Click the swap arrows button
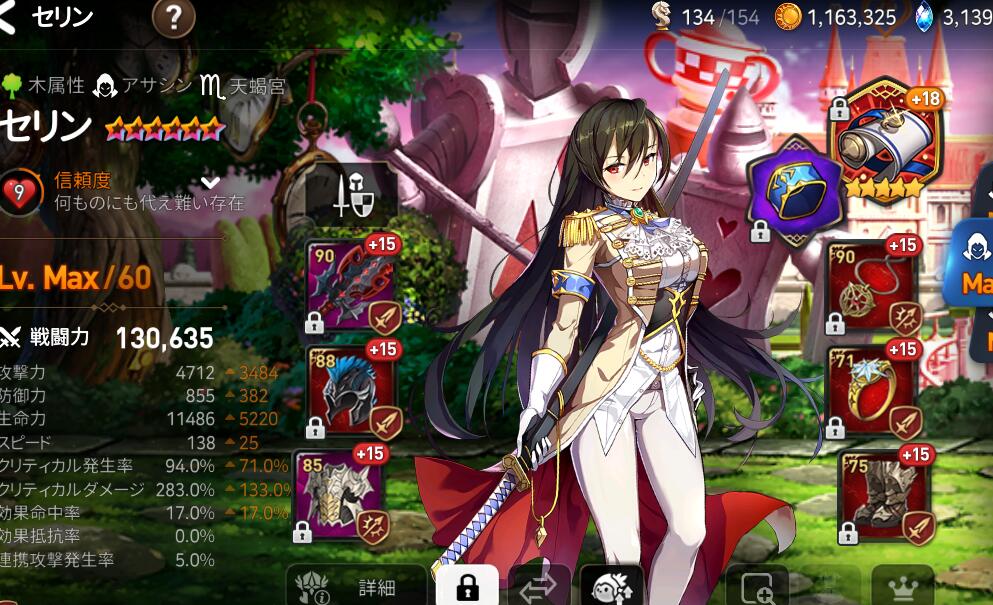The width and height of the screenshot is (993, 605). [x=540, y=587]
